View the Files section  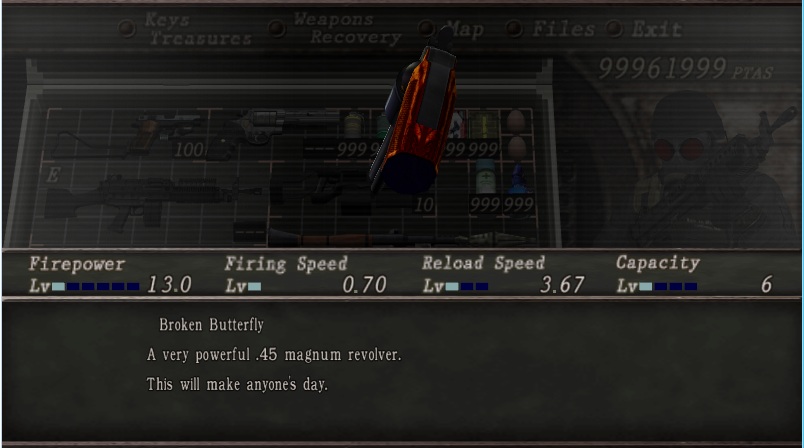coord(562,29)
